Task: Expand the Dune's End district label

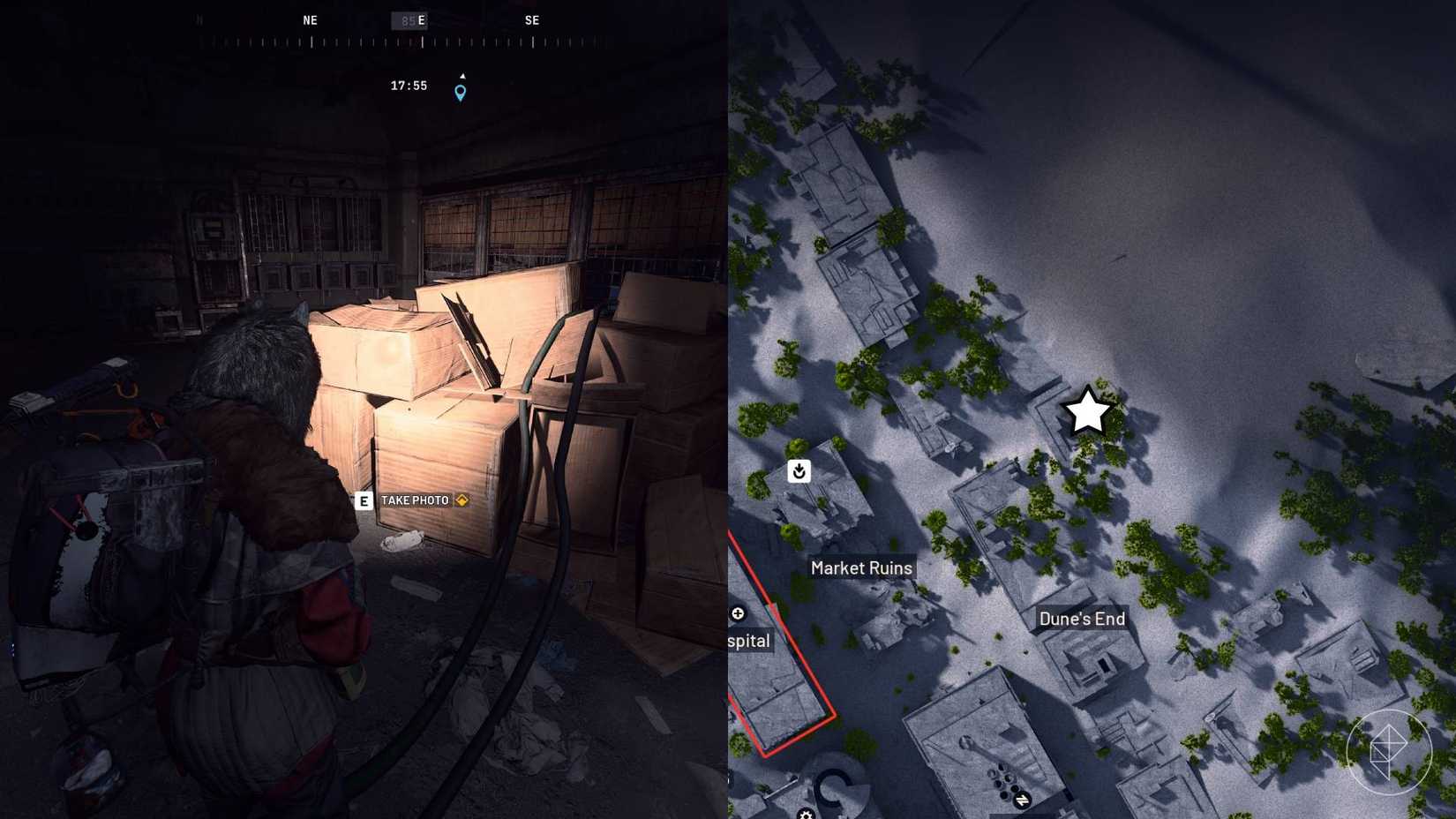Action: click(1081, 619)
